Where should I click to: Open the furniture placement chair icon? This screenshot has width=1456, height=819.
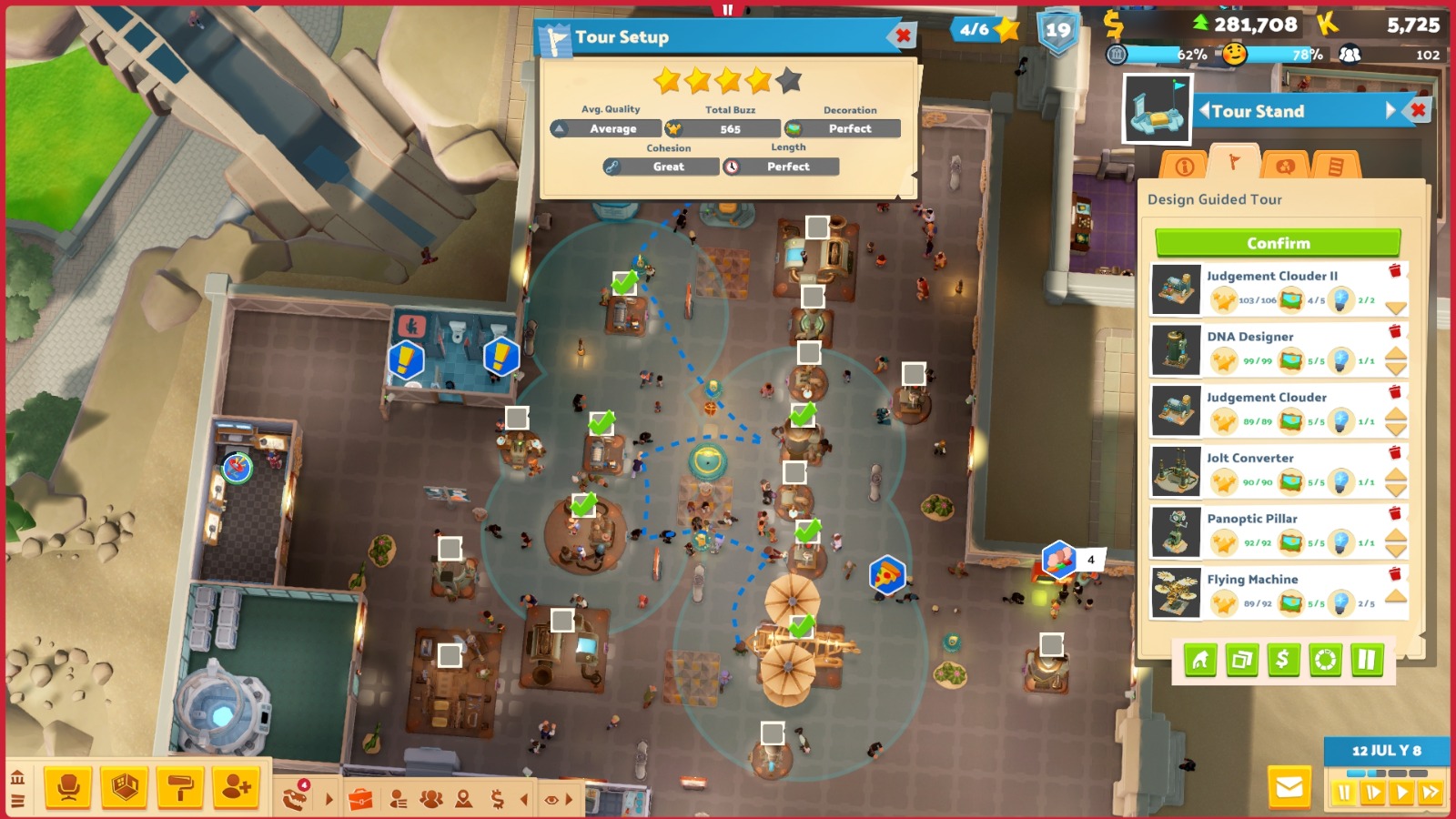pos(66,785)
